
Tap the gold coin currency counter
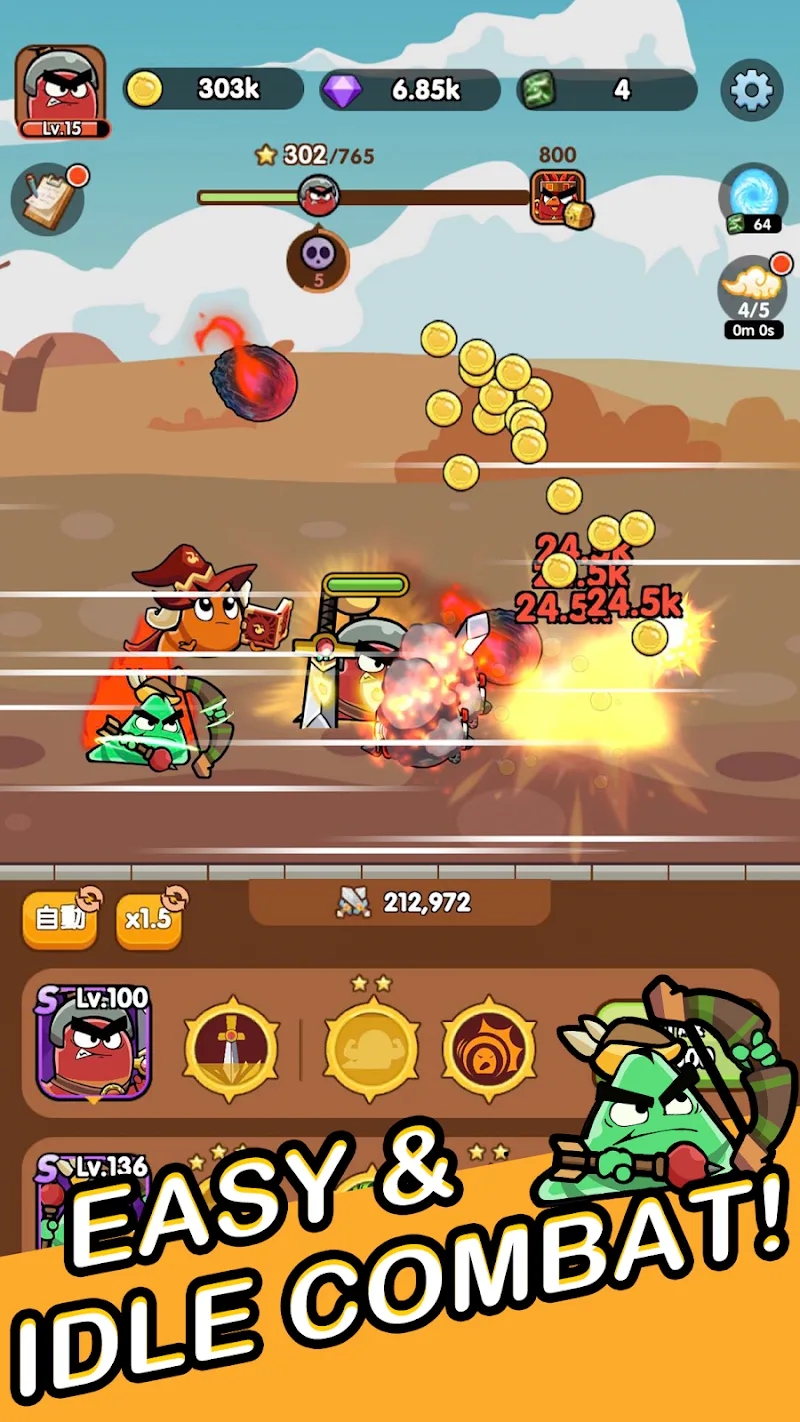[214, 89]
